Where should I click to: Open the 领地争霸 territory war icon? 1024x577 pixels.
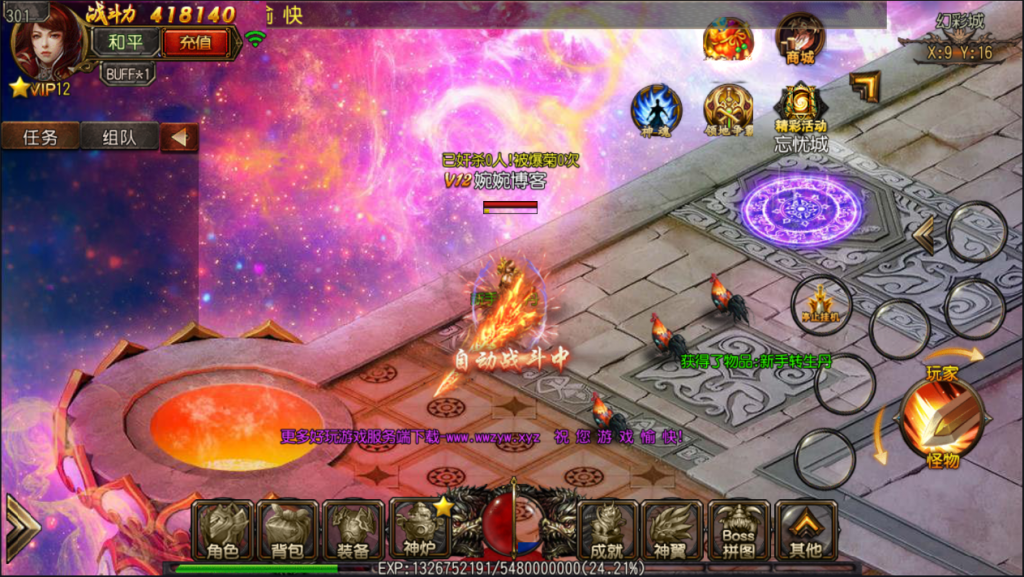coord(728,109)
